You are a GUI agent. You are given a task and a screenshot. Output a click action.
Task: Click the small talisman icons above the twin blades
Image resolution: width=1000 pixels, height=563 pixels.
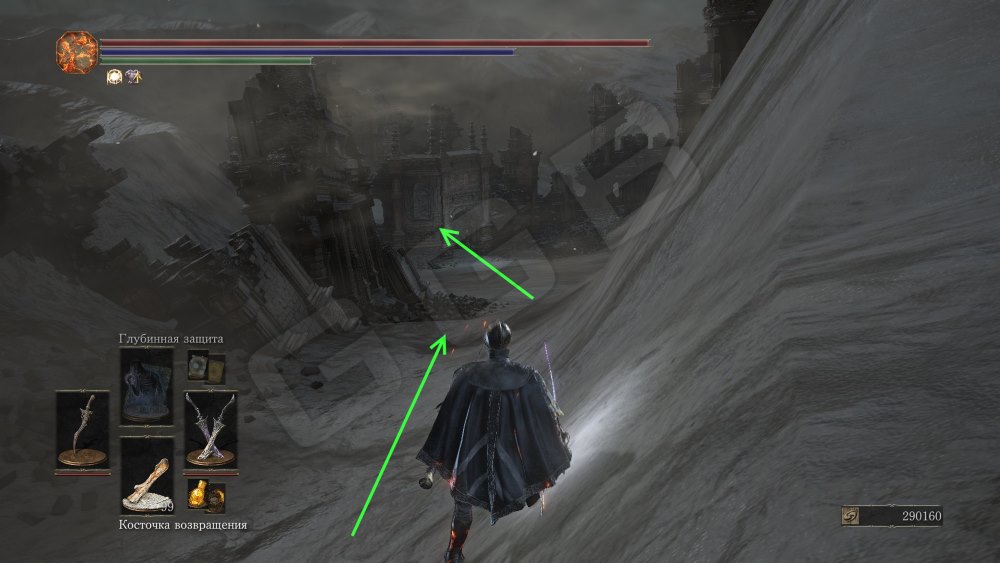(x=206, y=366)
